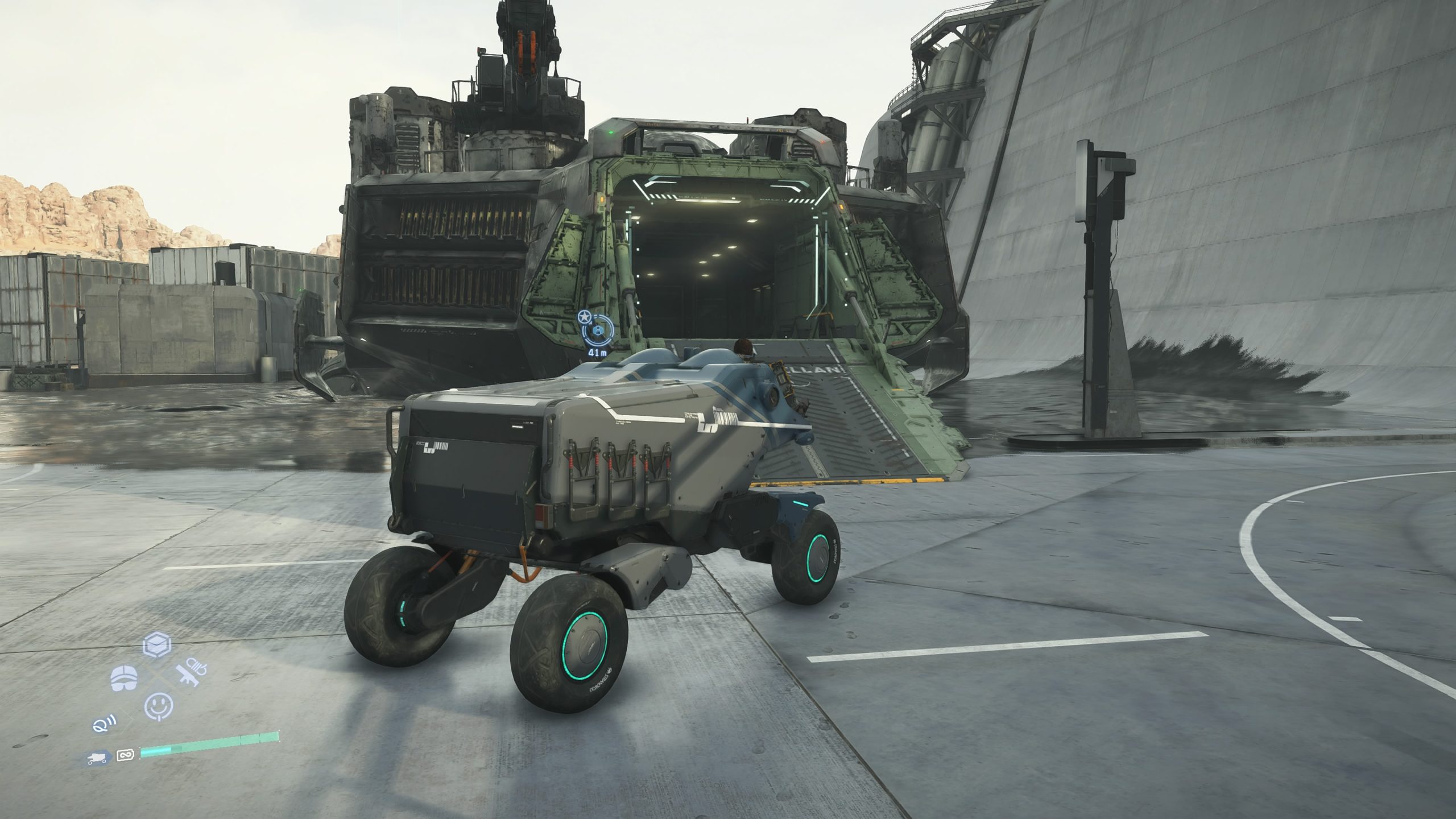Viewport: 1456px width, 819px height.
Task: Select the infinity battery icon
Action: coord(124,756)
